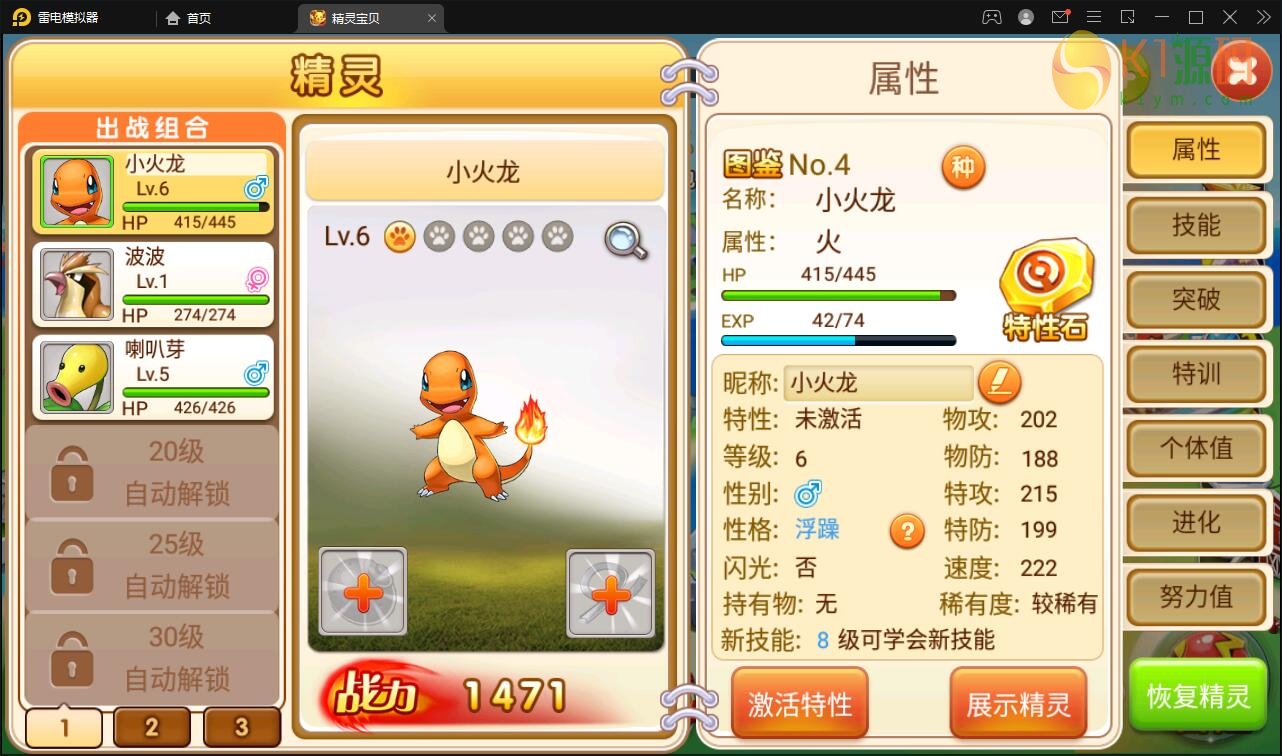Select locked slot 25级 自动解锁
Viewport: 1282px width, 756px height.
(x=151, y=563)
